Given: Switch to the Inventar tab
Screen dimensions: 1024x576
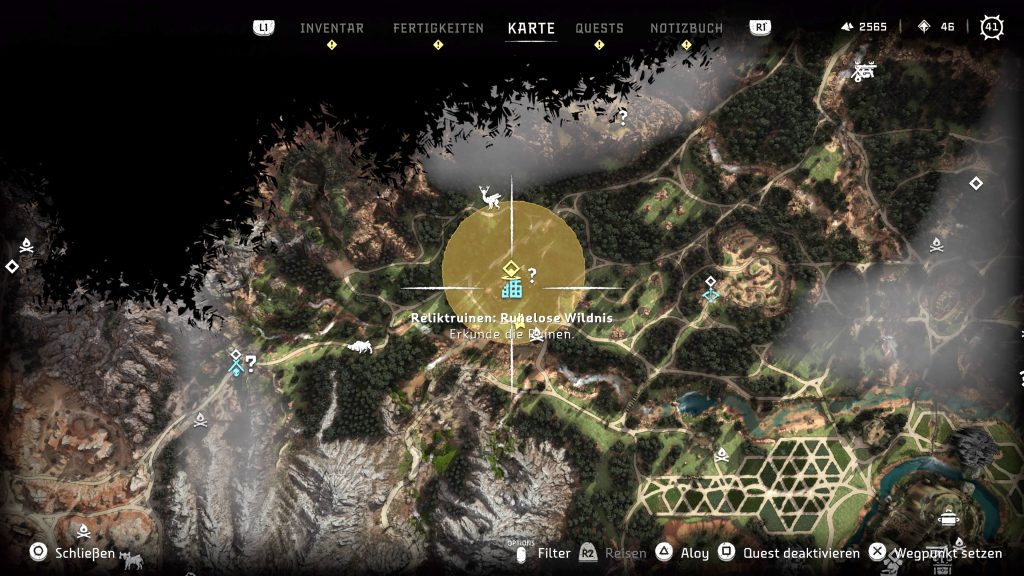Looking at the screenshot, I should (332, 28).
